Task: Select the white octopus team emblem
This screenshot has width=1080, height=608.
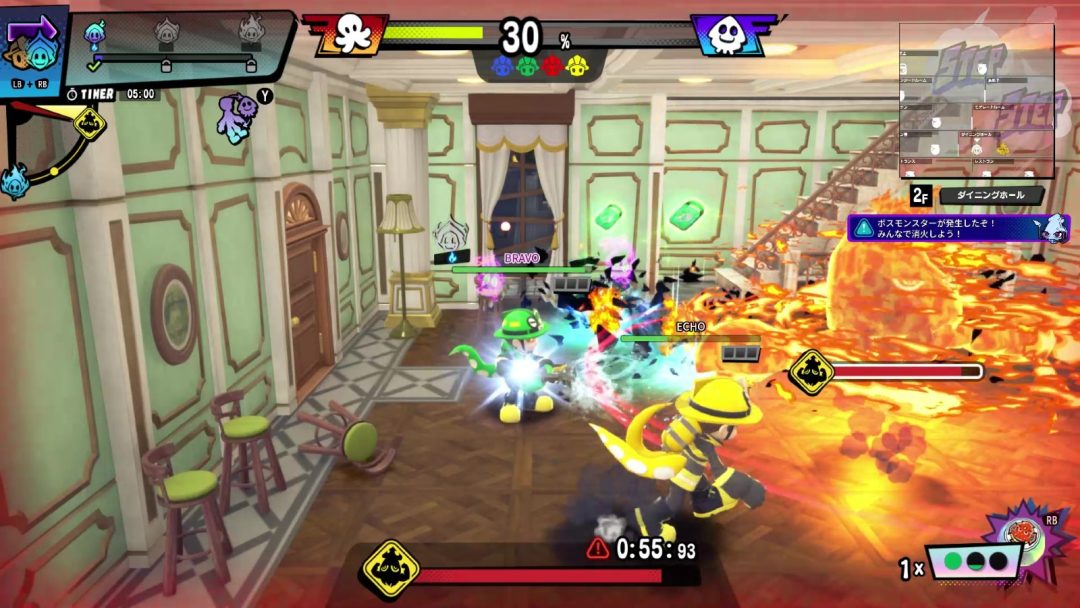Action: pyautogui.click(x=347, y=34)
